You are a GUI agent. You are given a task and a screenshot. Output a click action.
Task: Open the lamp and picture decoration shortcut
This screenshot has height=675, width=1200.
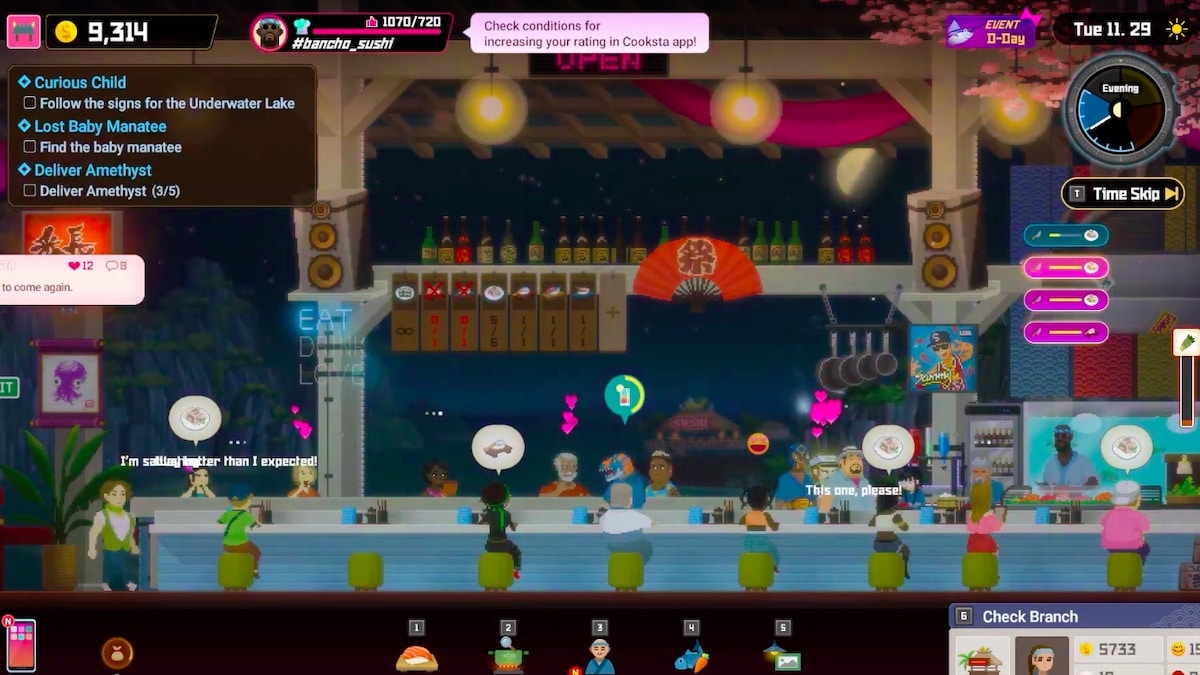[x=783, y=656]
